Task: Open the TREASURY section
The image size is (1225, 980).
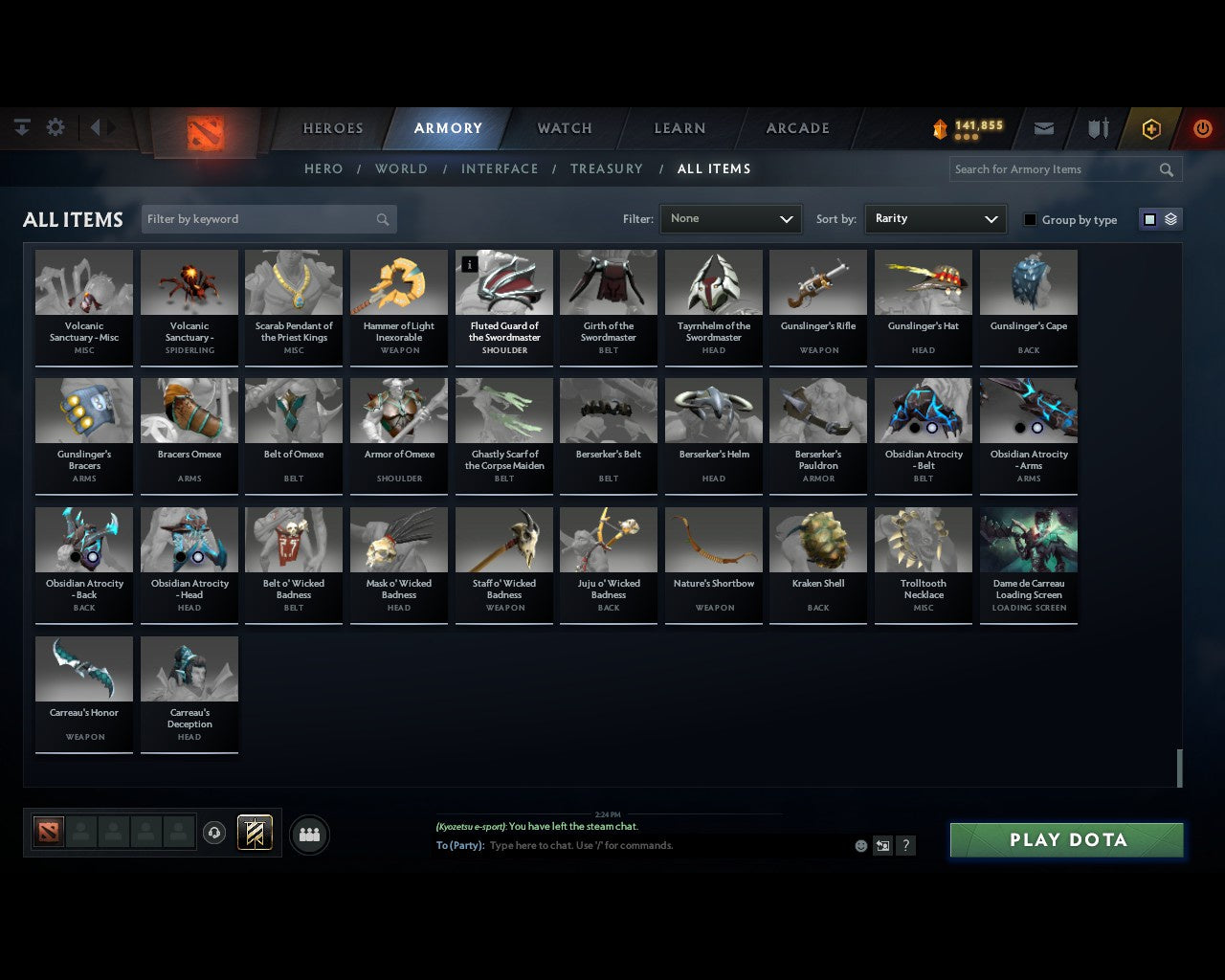Action: 607,168
